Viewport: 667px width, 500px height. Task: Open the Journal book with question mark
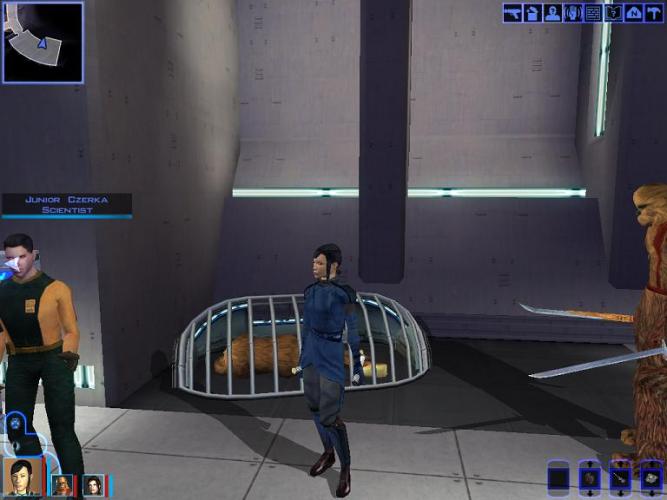[x=613, y=13]
